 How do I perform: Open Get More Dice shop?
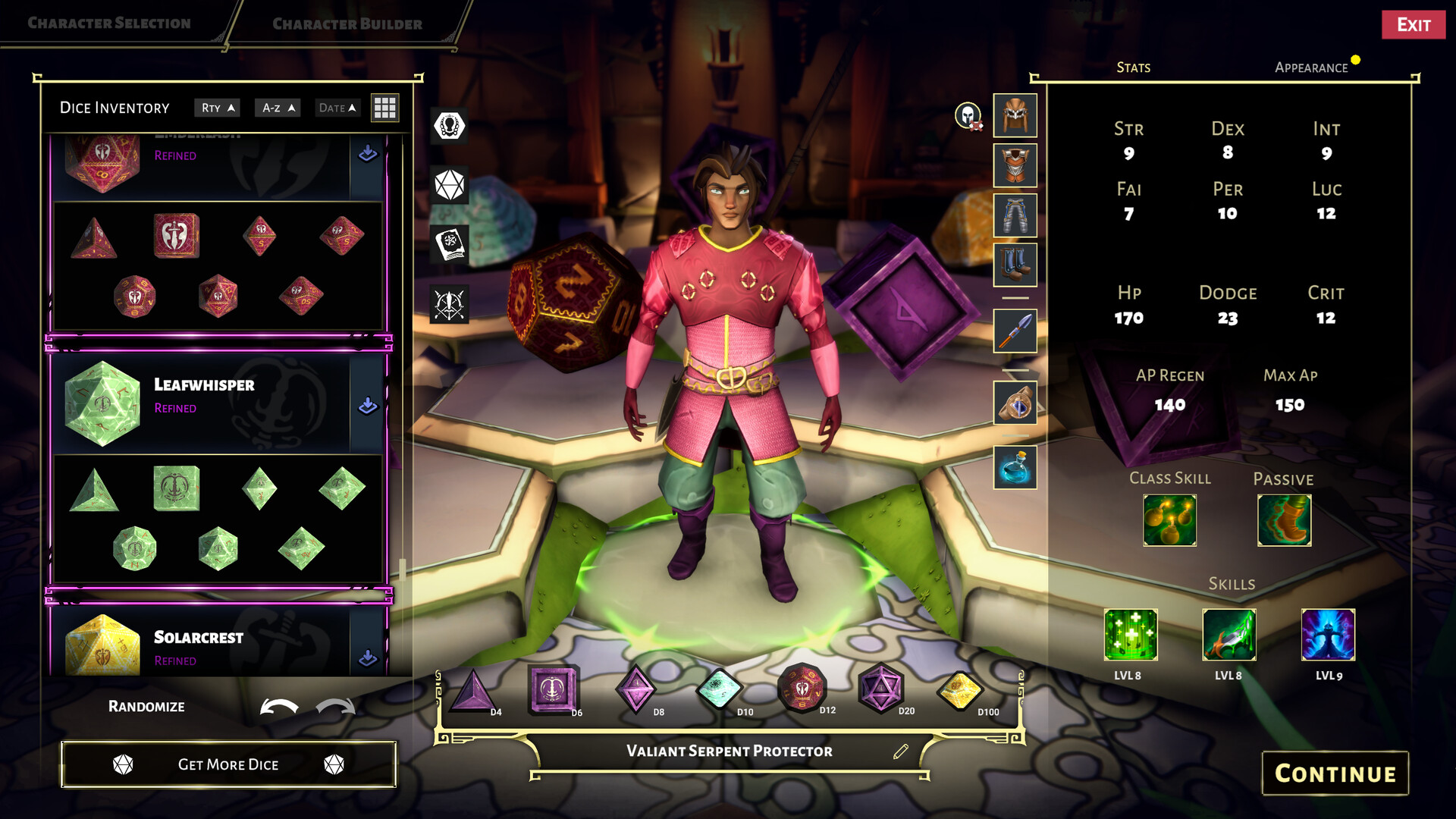pos(228,764)
